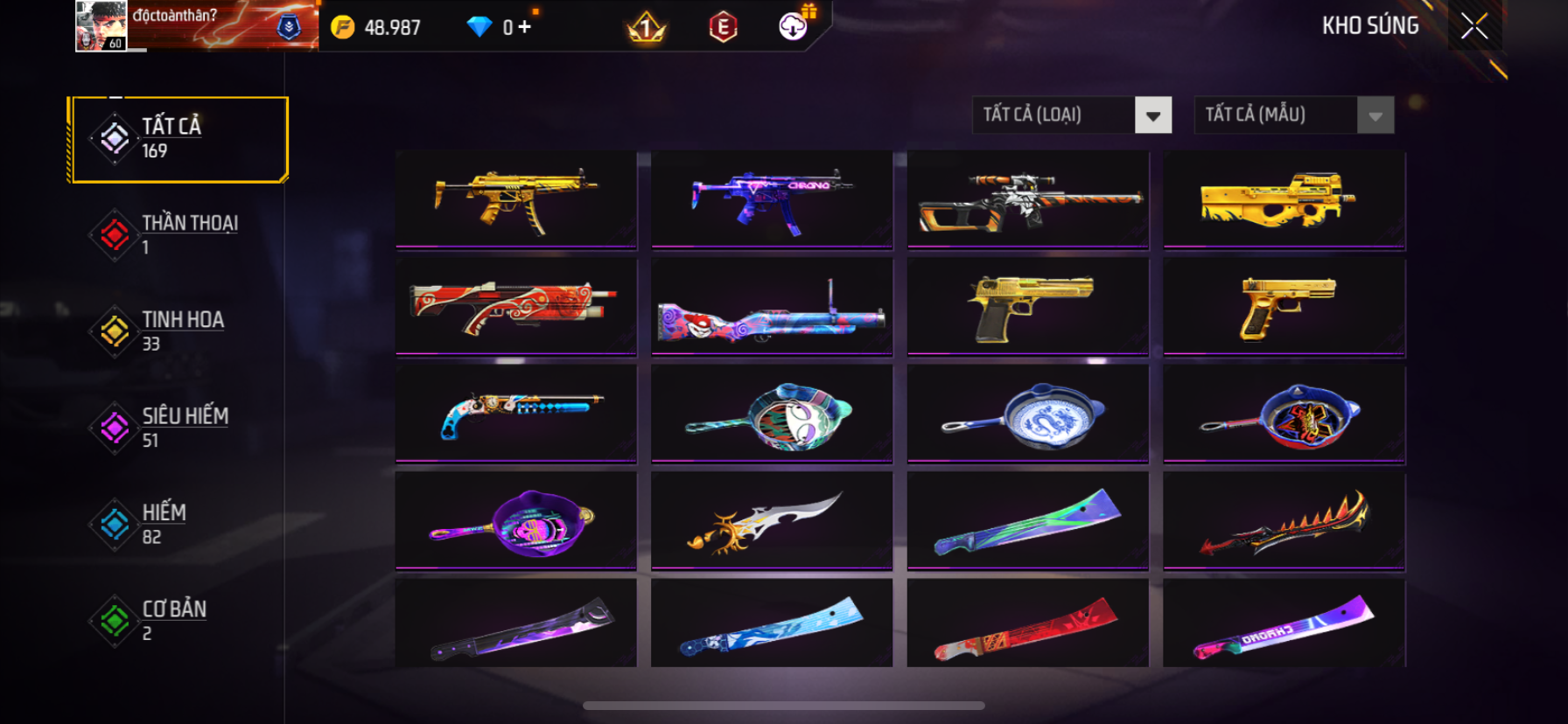
Task: Choose the Cơ Bản category tab
Action: click(175, 619)
